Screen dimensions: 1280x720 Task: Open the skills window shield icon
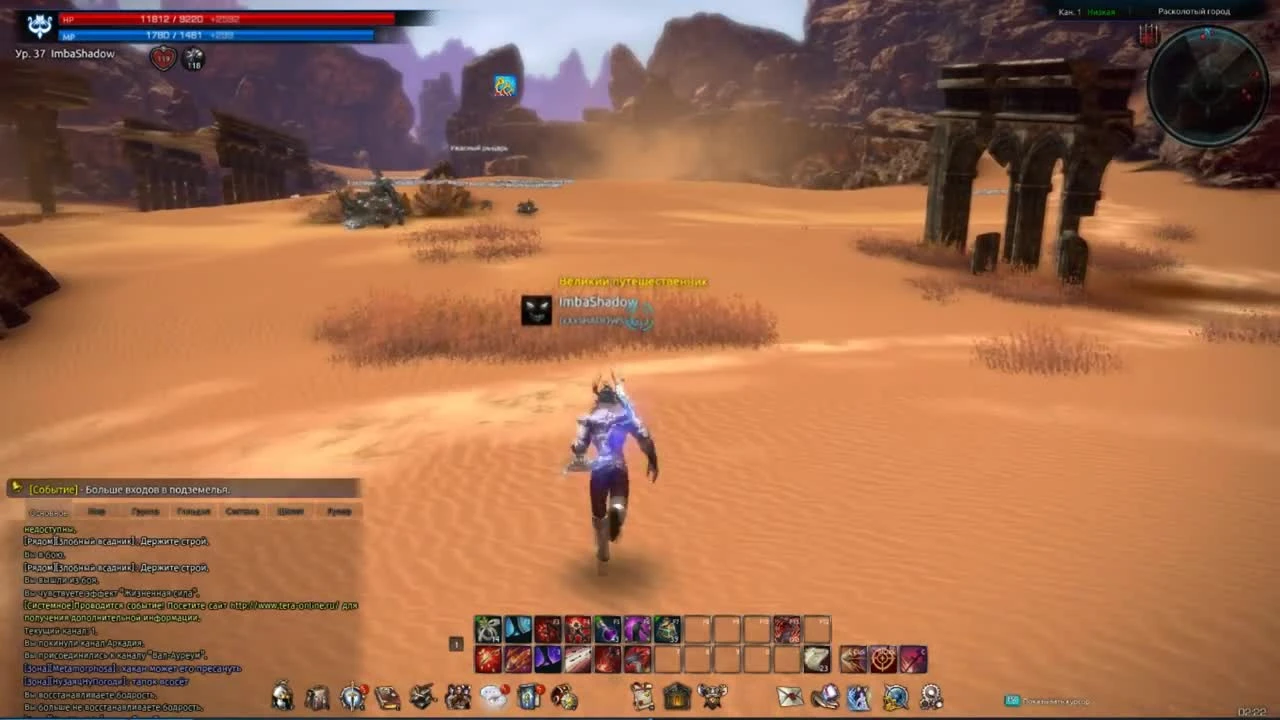tap(352, 697)
